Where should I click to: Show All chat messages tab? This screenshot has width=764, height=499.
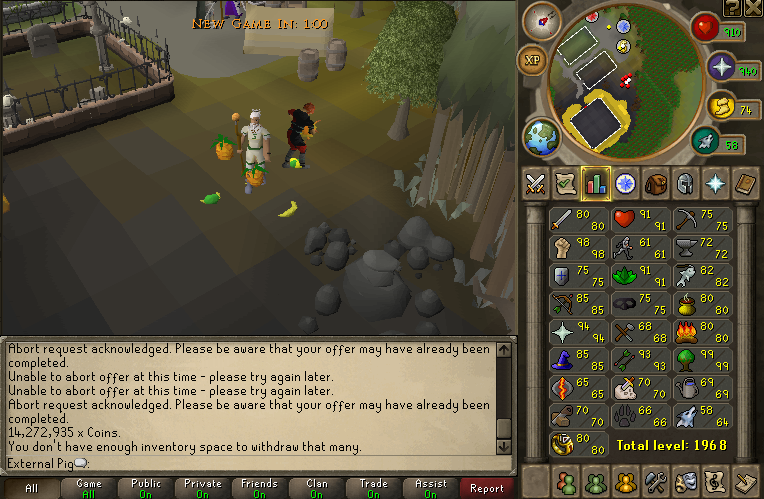pos(31,489)
